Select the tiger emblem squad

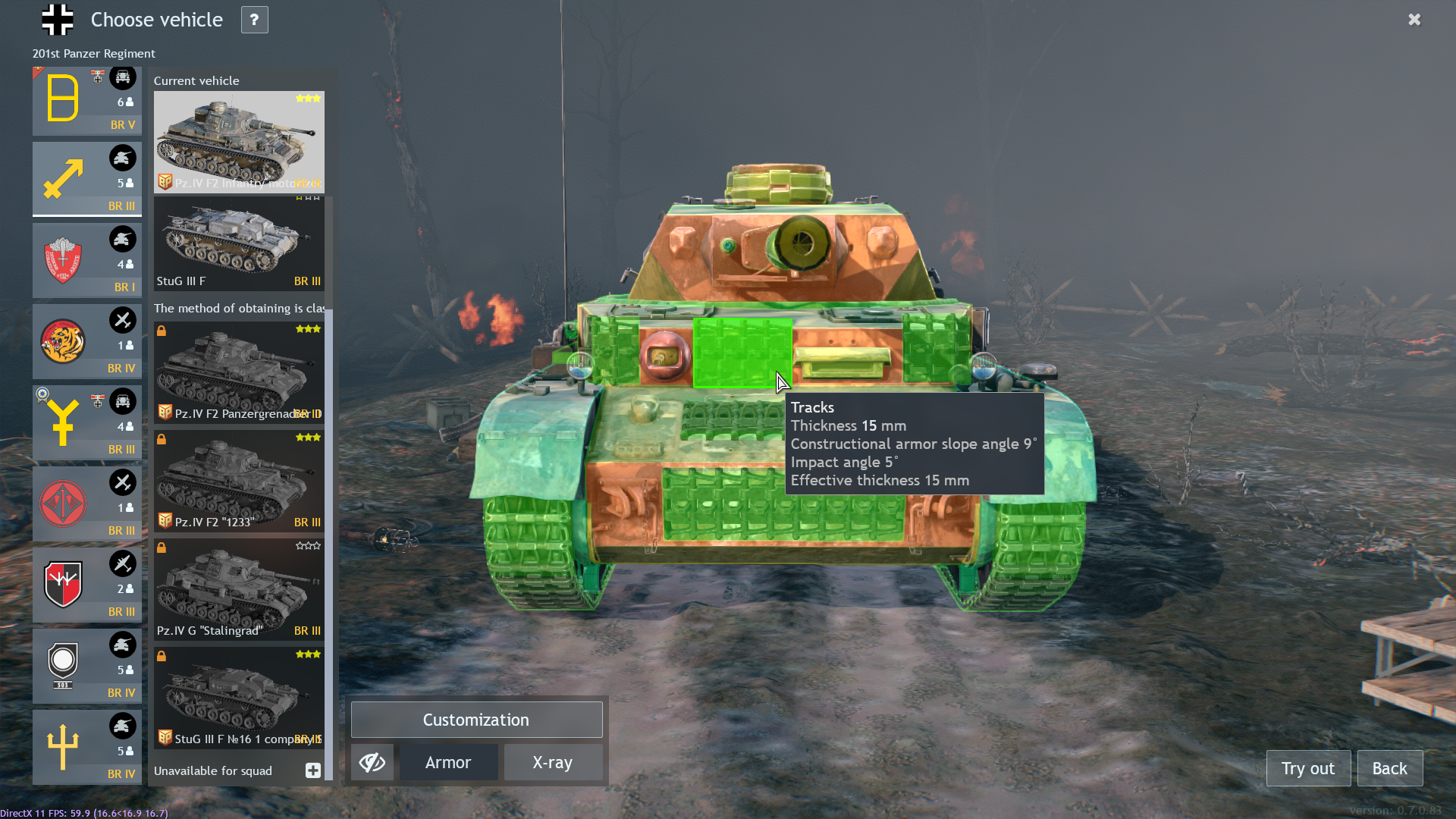(86, 341)
